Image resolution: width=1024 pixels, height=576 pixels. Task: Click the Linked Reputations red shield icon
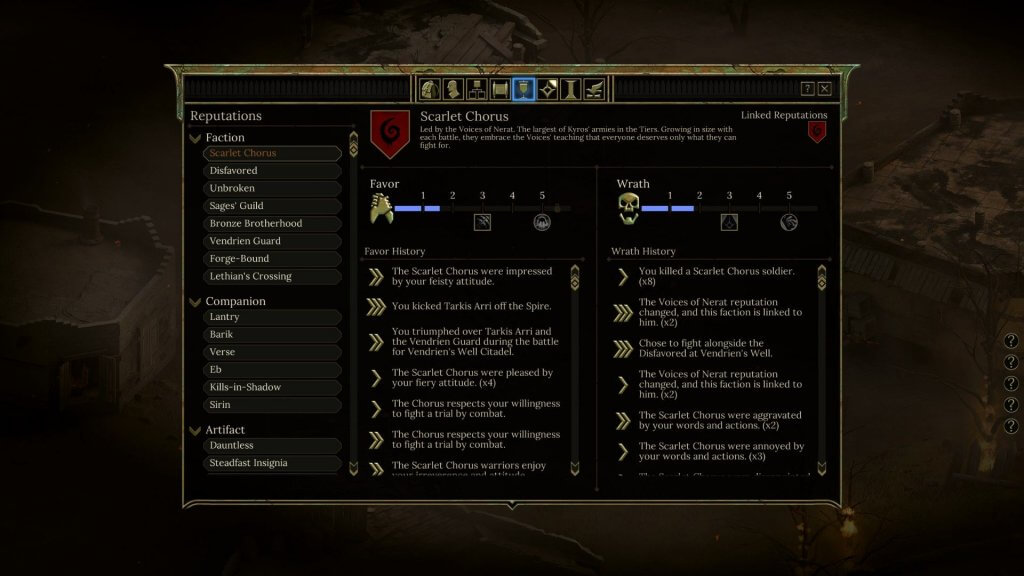tap(817, 132)
